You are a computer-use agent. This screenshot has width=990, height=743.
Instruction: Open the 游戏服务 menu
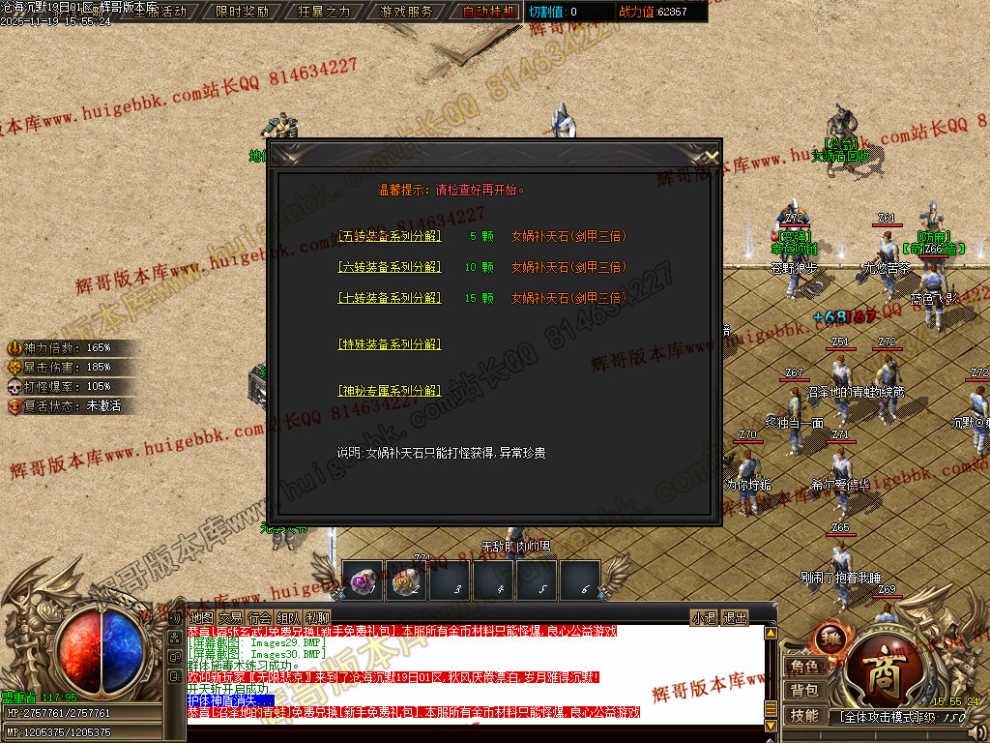pos(407,11)
